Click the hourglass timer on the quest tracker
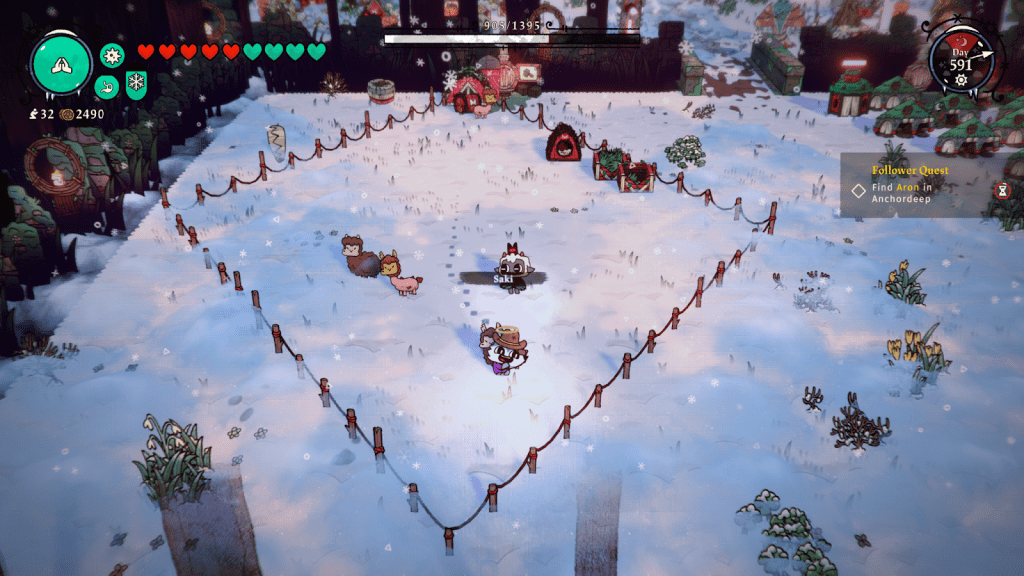Image resolution: width=1024 pixels, height=576 pixels. point(1002,189)
